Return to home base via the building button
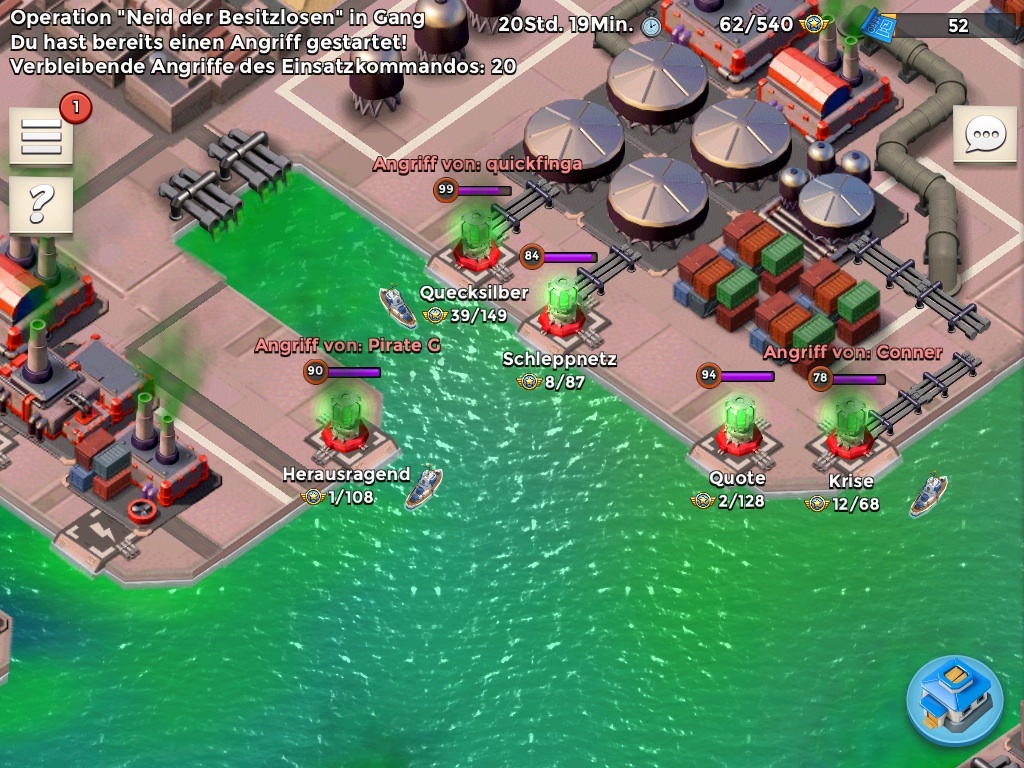This screenshot has height=768, width=1024. coord(954,701)
